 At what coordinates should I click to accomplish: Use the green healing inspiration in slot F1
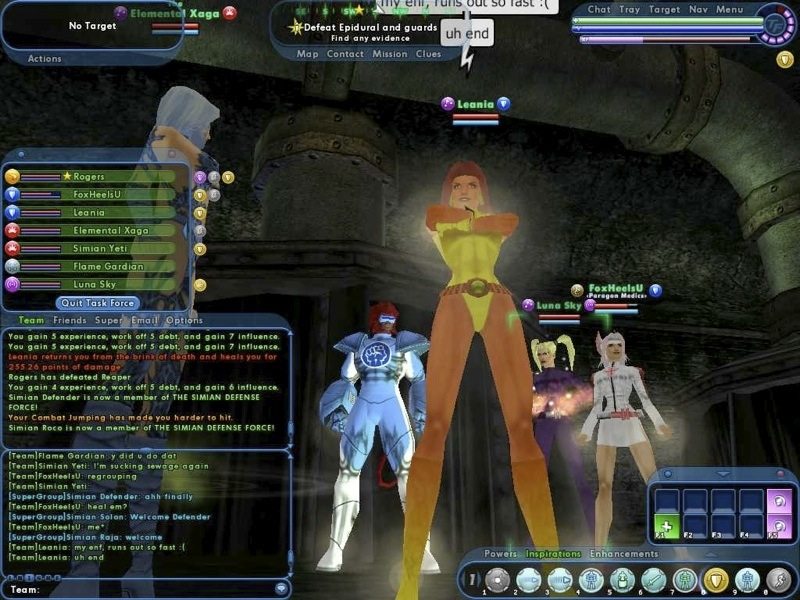pyautogui.click(x=663, y=526)
